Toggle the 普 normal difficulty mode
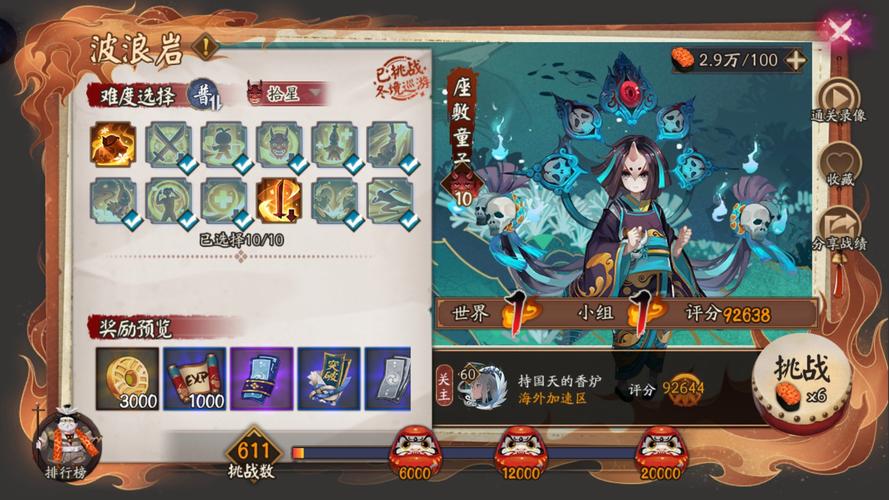Viewport: 889px width, 500px height. click(204, 94)
